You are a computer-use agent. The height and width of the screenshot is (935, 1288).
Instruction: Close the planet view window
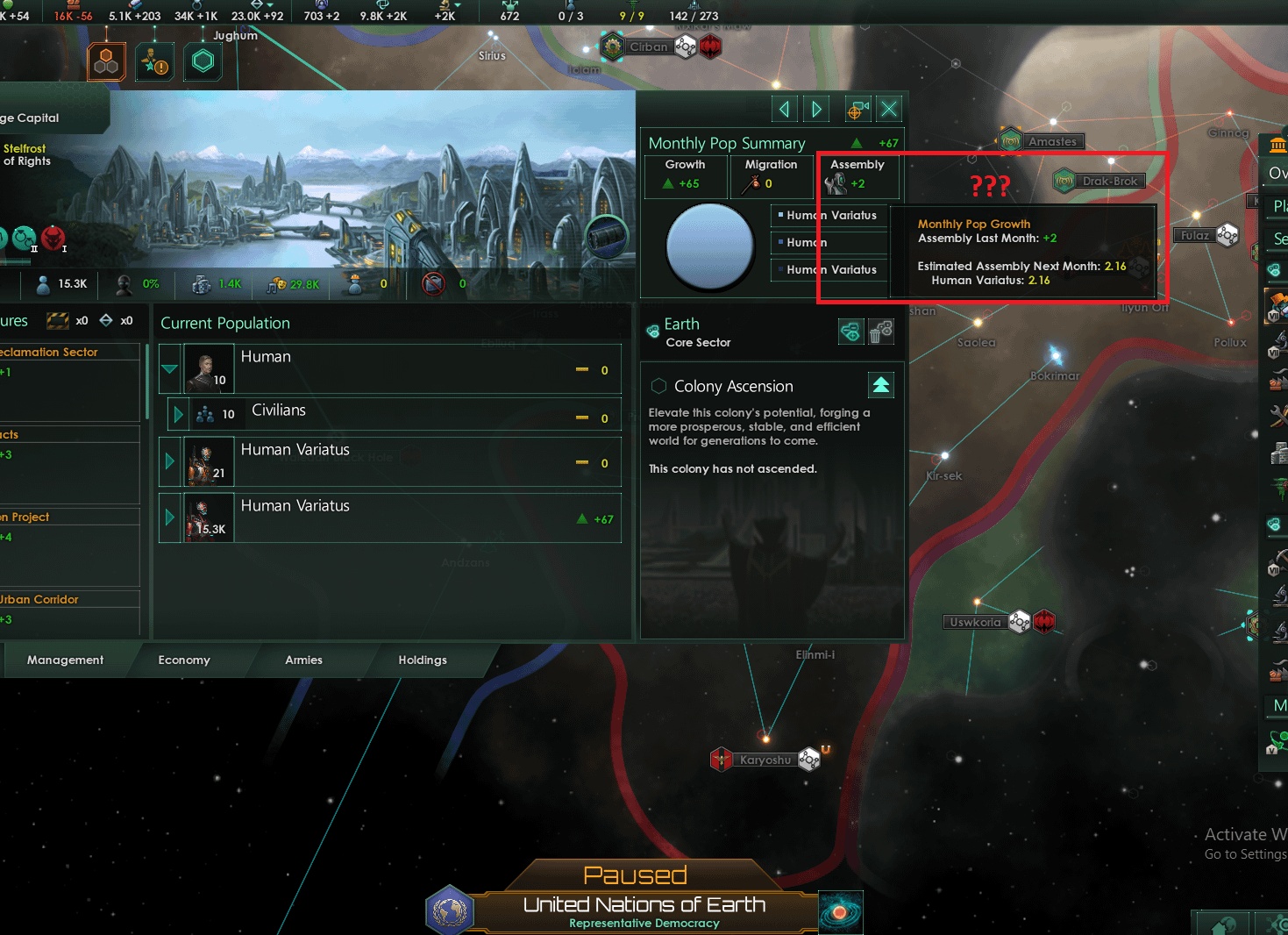[x=889, y=109]
